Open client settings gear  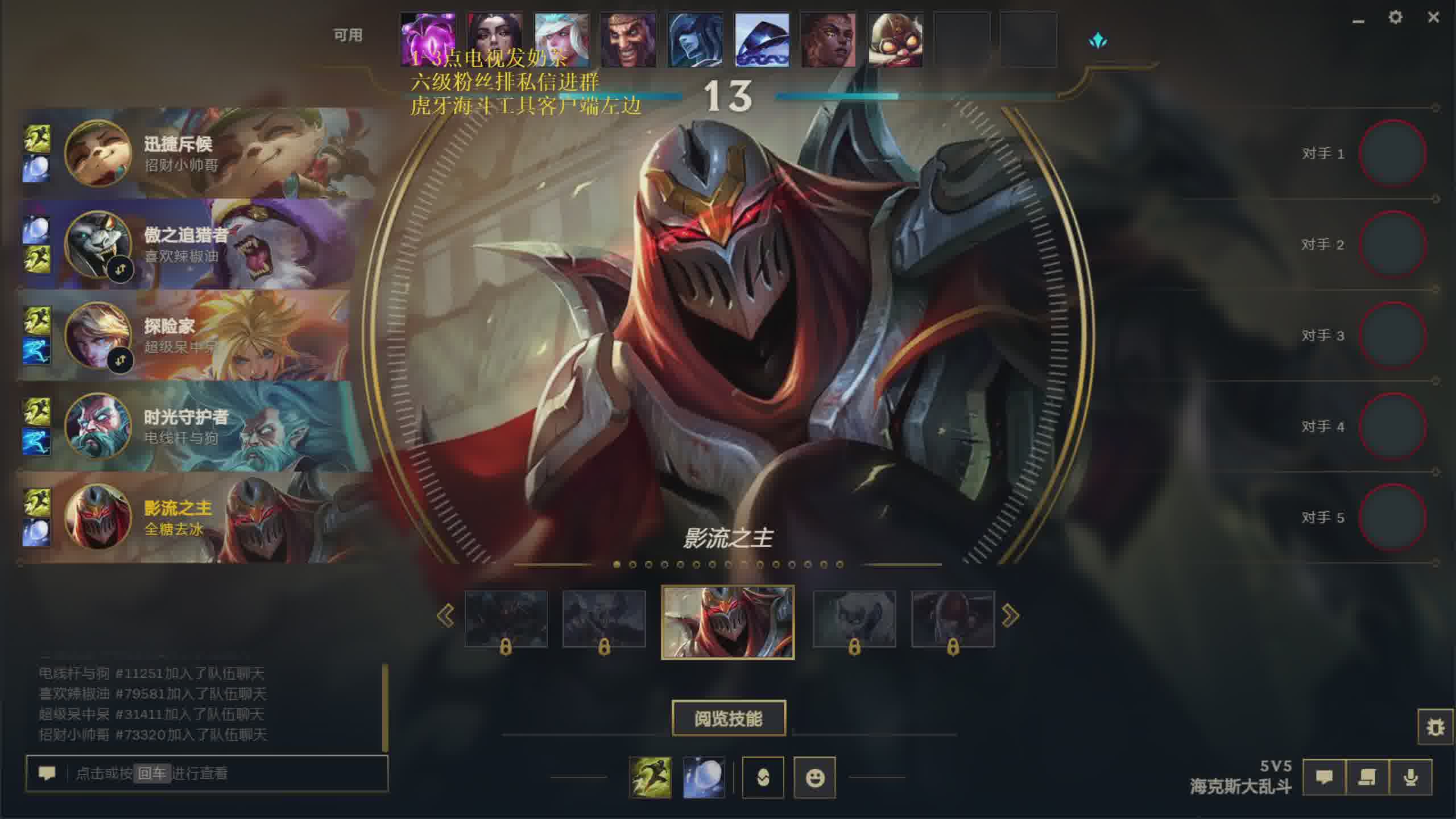click(x=1395, y=17)
